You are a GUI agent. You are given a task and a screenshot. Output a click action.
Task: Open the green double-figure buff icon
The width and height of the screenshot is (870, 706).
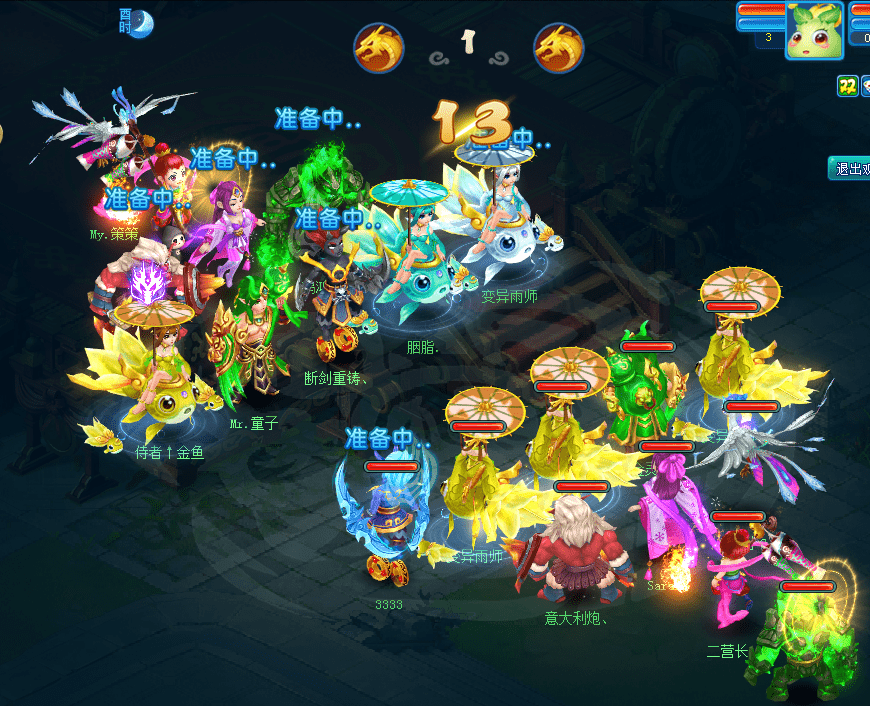coord(847,87)
